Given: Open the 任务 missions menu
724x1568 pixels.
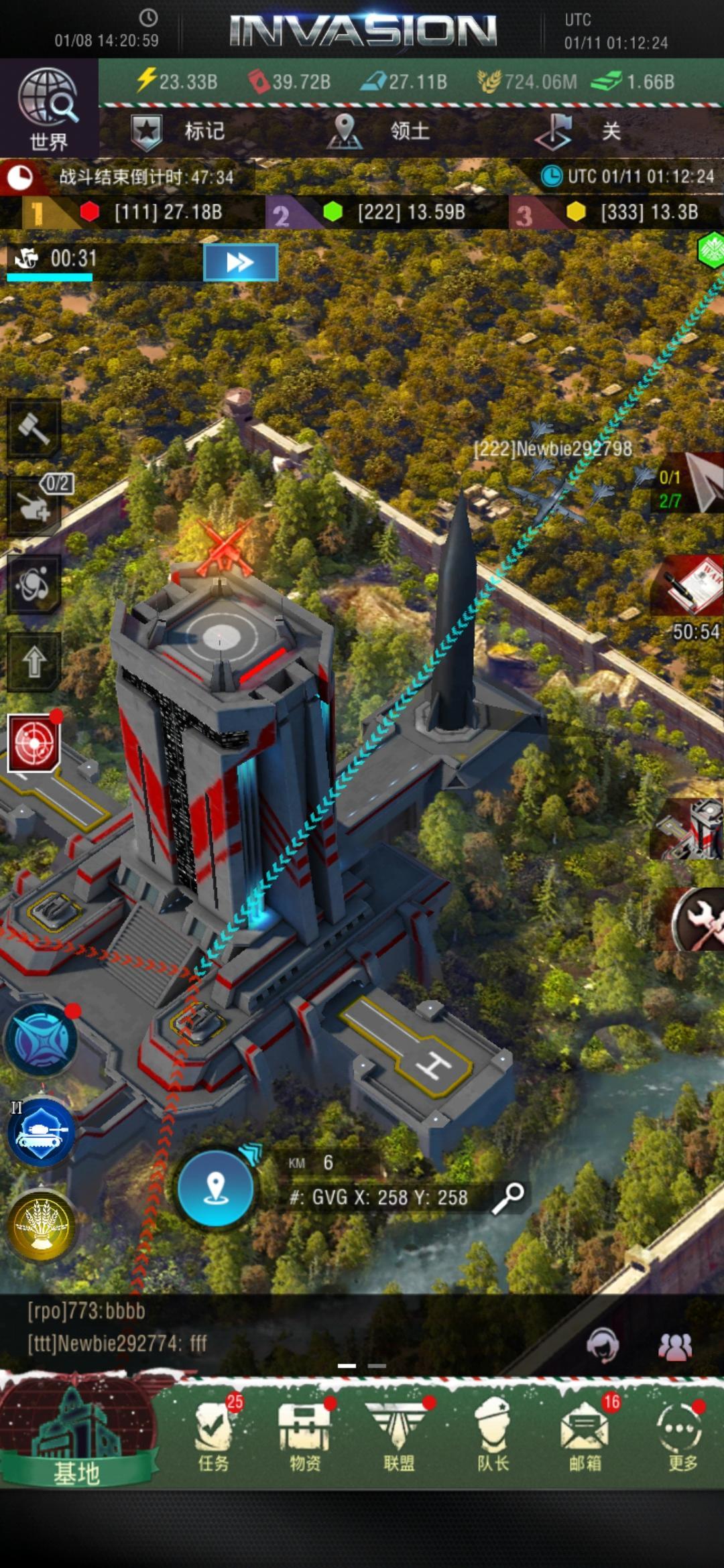Looking at the screenshot, I should 215,1434.
